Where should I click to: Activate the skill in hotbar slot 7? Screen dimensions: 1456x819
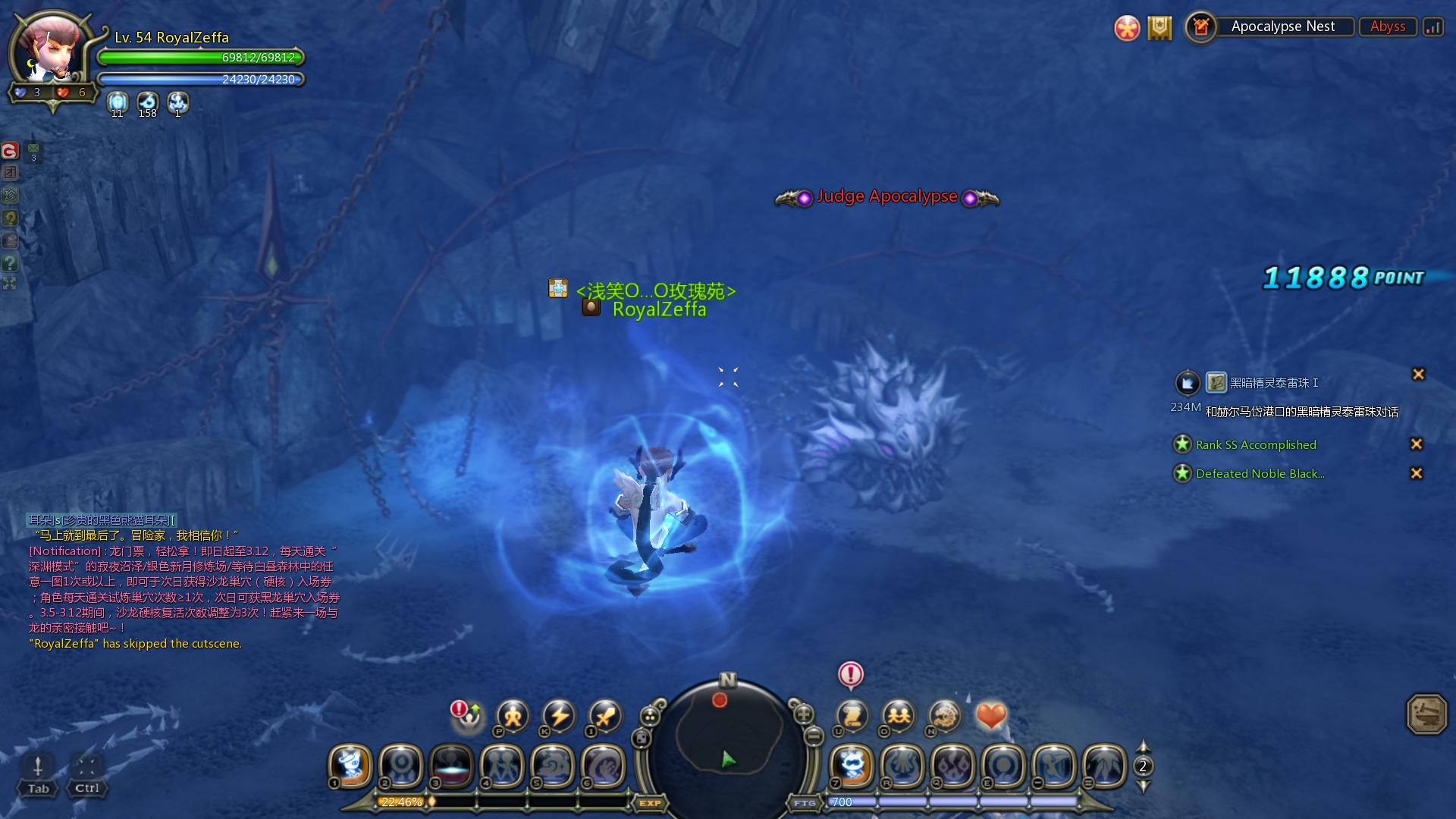pos(852,764)
